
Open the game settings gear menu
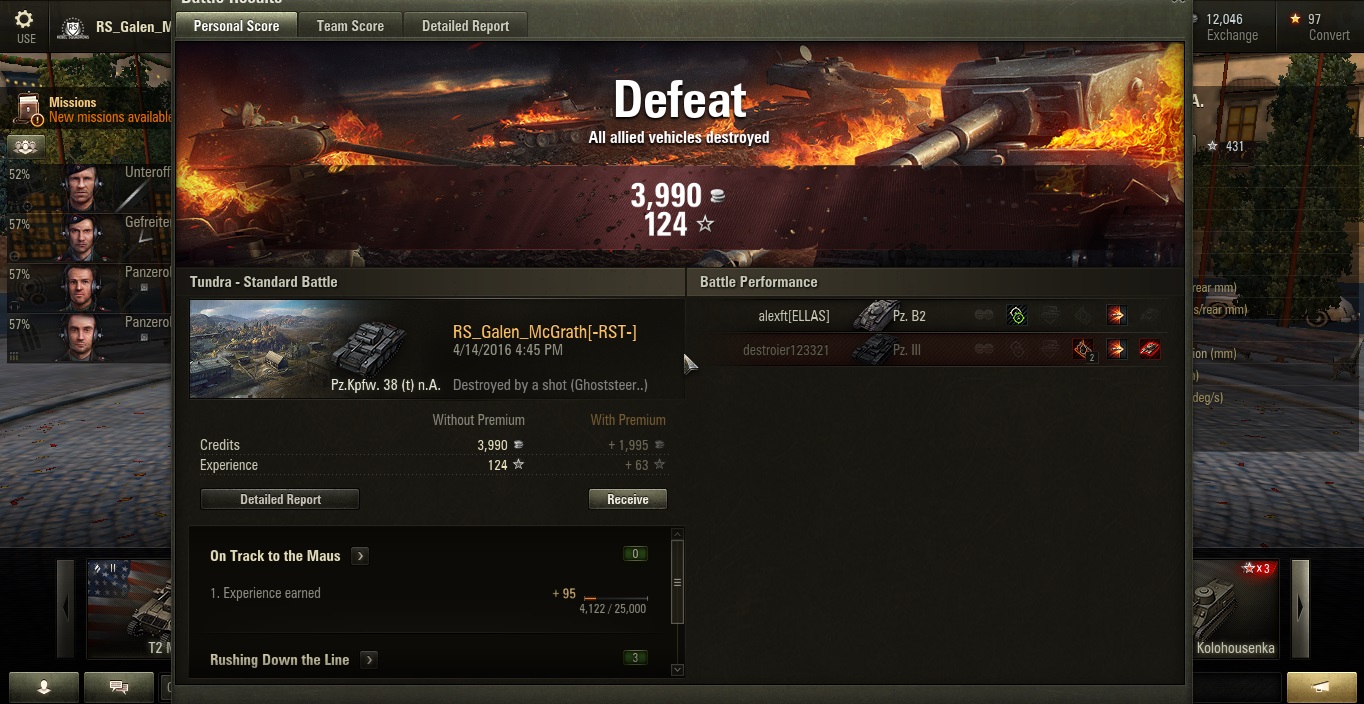[25, 26]
